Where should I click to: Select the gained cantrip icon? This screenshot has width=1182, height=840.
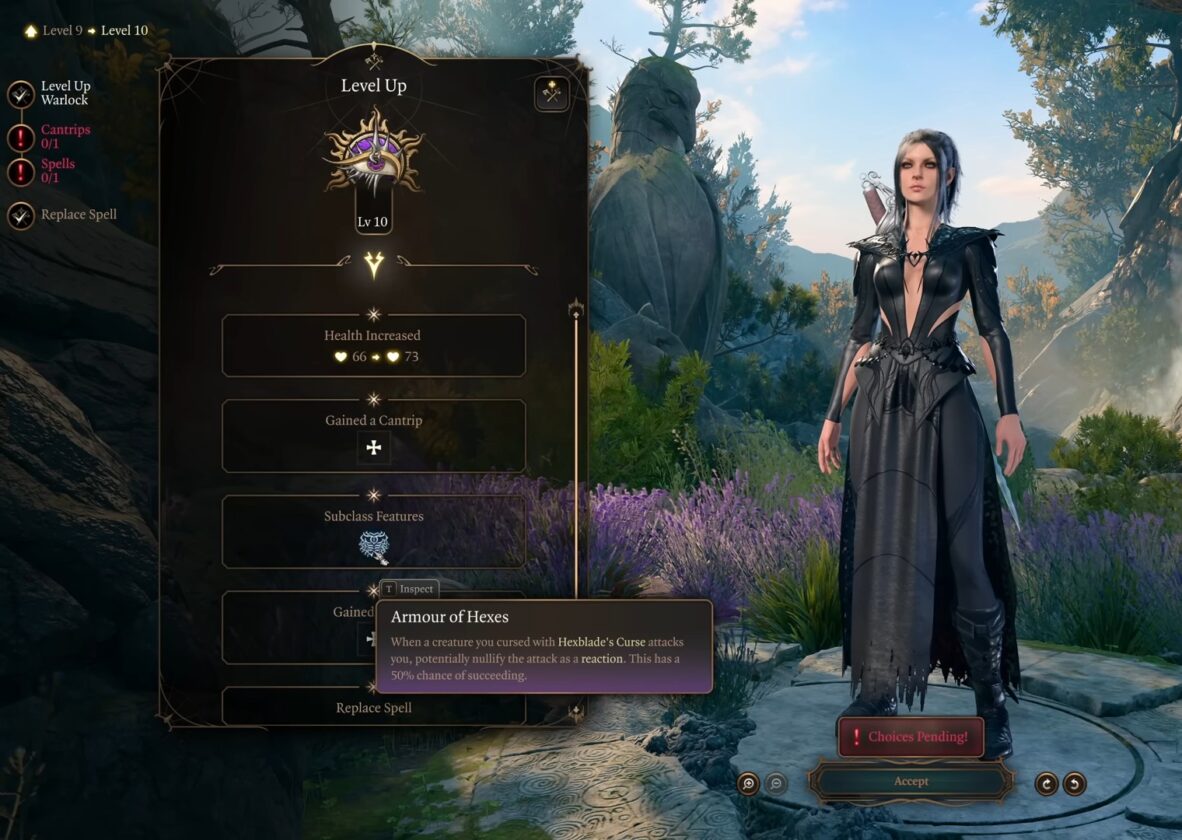pyautogui.click(x=374, y=447)
